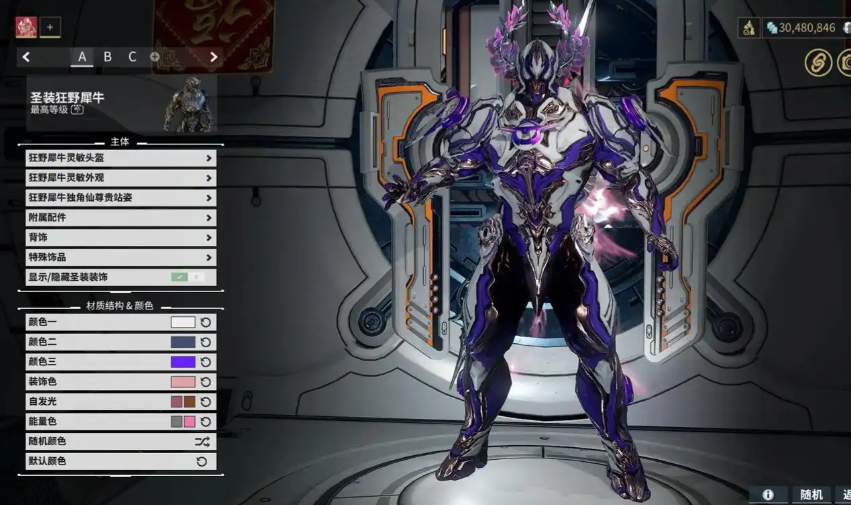Reset the 颜色三 color
This screenshot has width=851, height=505.
206,362
